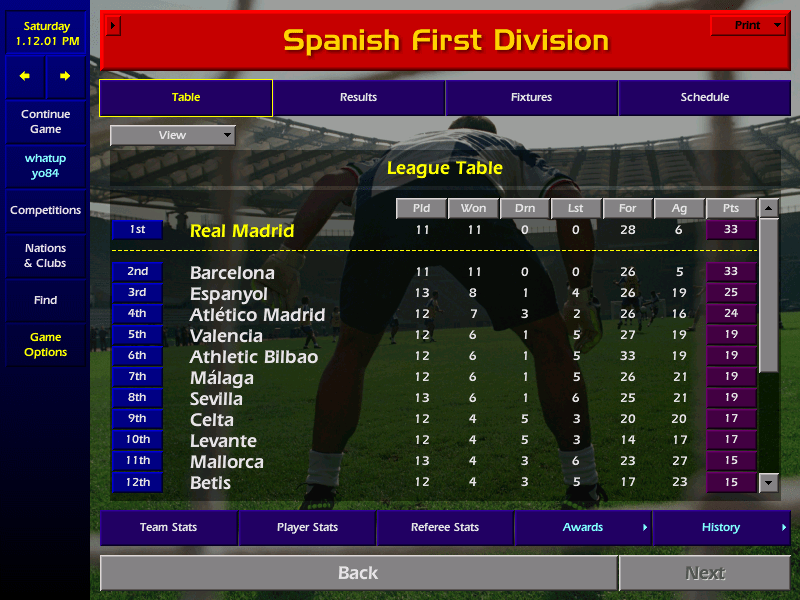Show the Schedule tab
Screen dimensions: 800x600
pyautogui.click(x=704, y=98)
